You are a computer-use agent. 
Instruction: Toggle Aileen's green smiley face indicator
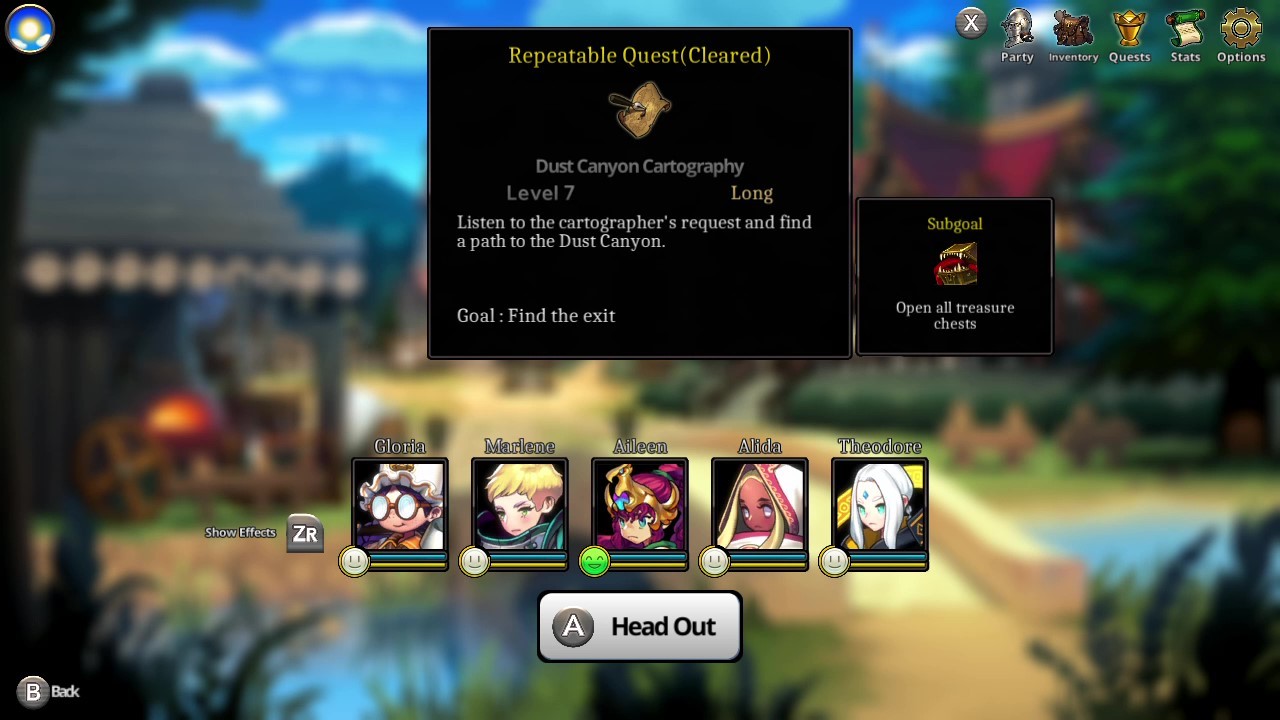tap(594, 561)
